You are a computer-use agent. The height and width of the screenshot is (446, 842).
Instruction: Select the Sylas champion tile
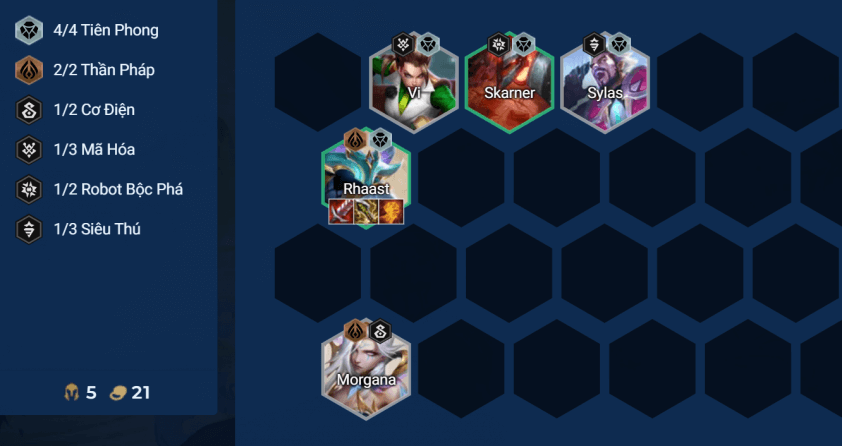[x=605, y=86]
